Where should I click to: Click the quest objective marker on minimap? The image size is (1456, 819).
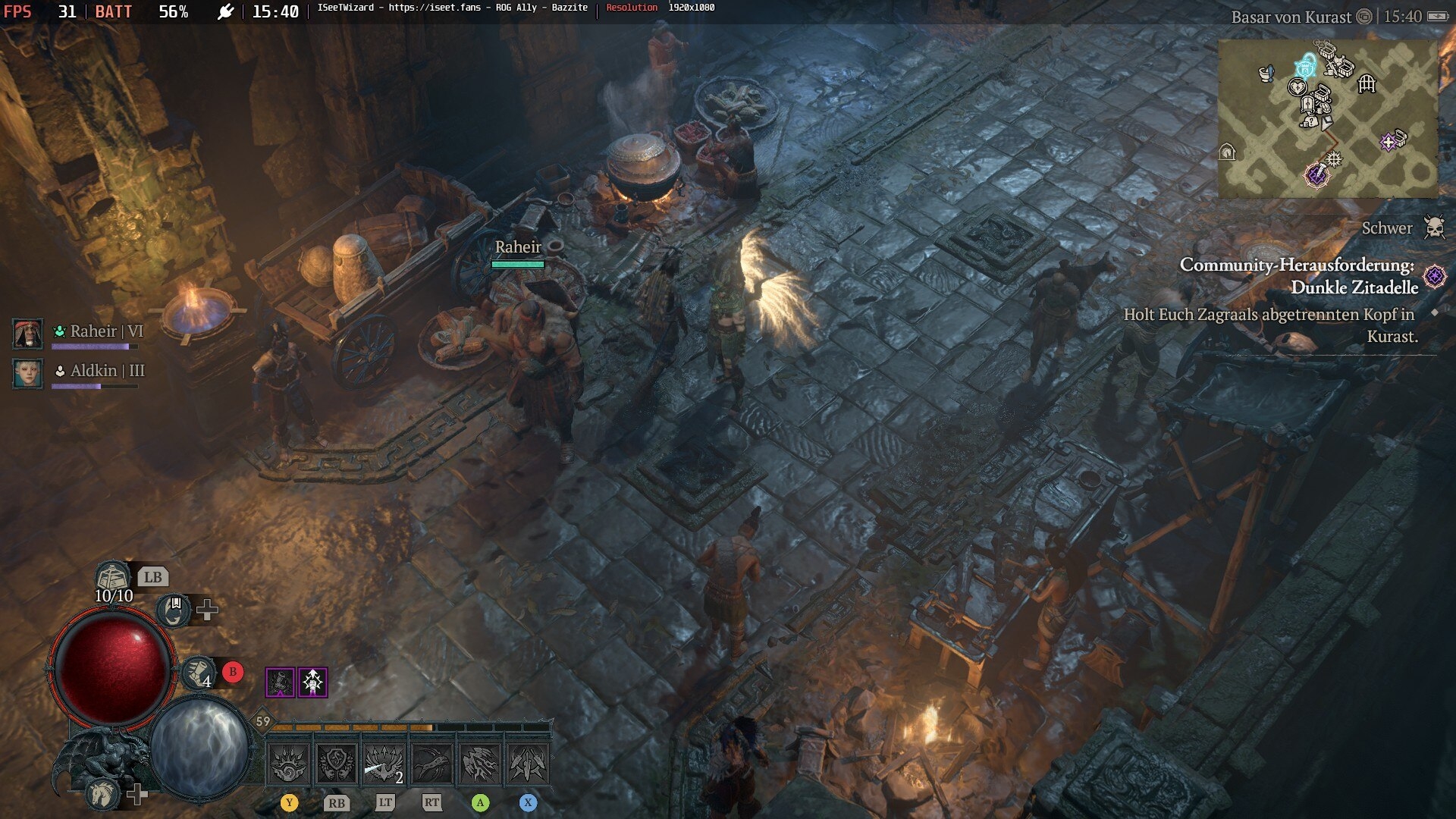point(1317,175)
